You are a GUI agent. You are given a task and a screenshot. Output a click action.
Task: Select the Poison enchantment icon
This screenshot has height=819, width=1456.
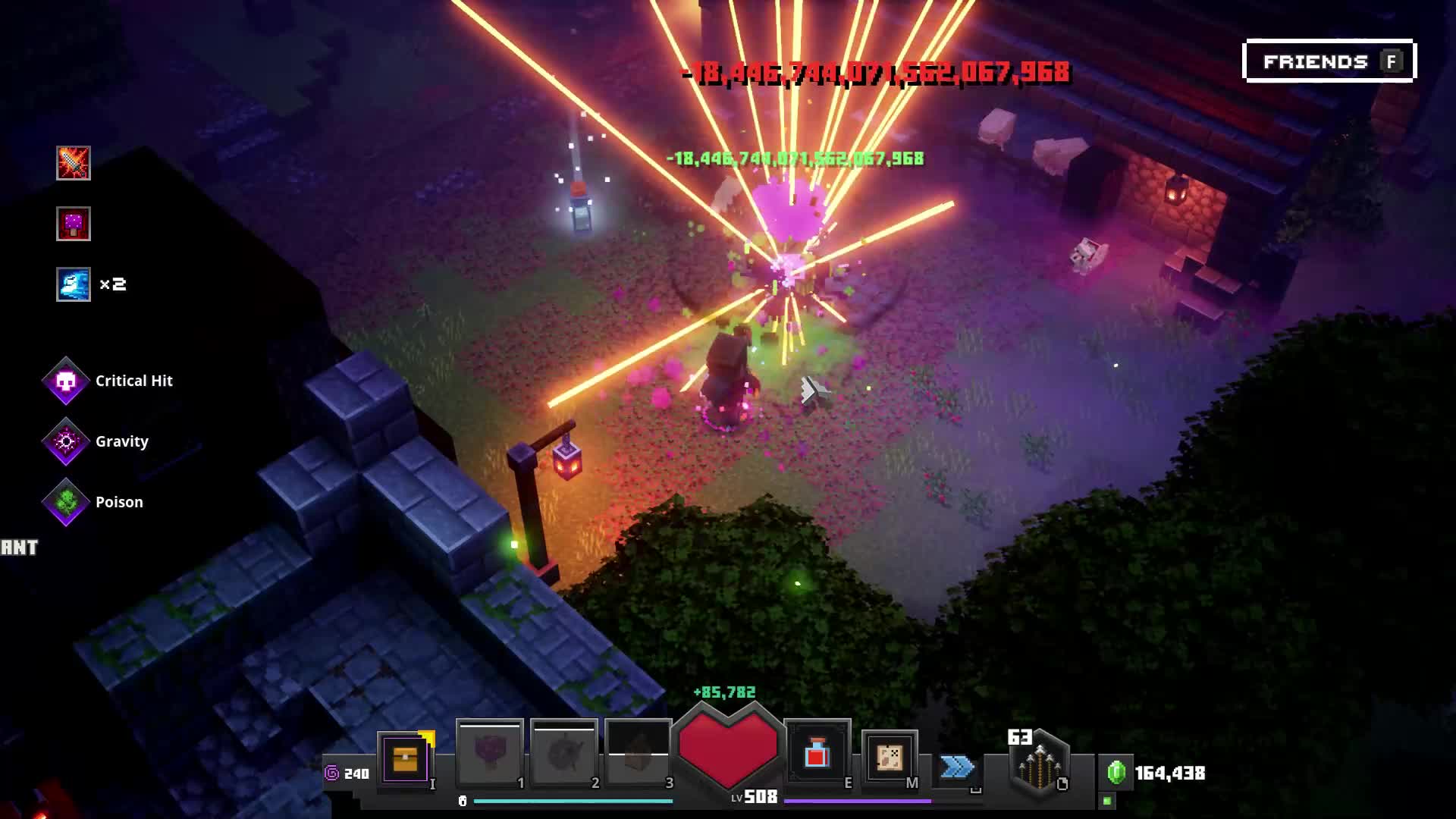[x=66, y=502]
